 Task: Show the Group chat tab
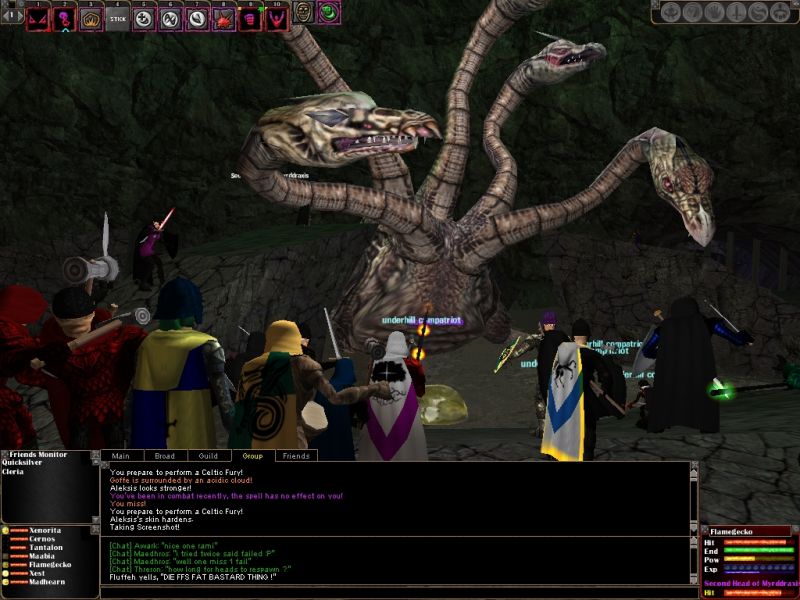[x=252, y=456]
